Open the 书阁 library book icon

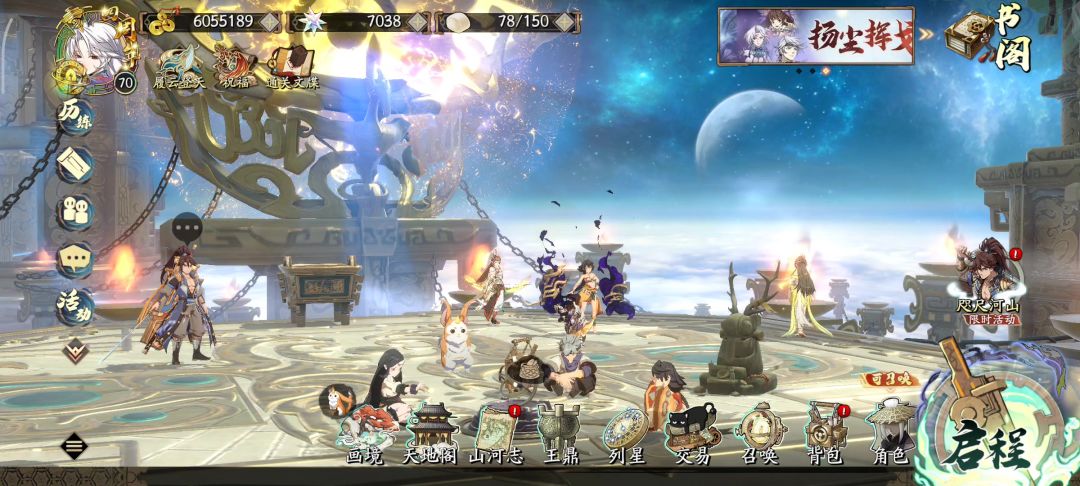coord(990,38)
